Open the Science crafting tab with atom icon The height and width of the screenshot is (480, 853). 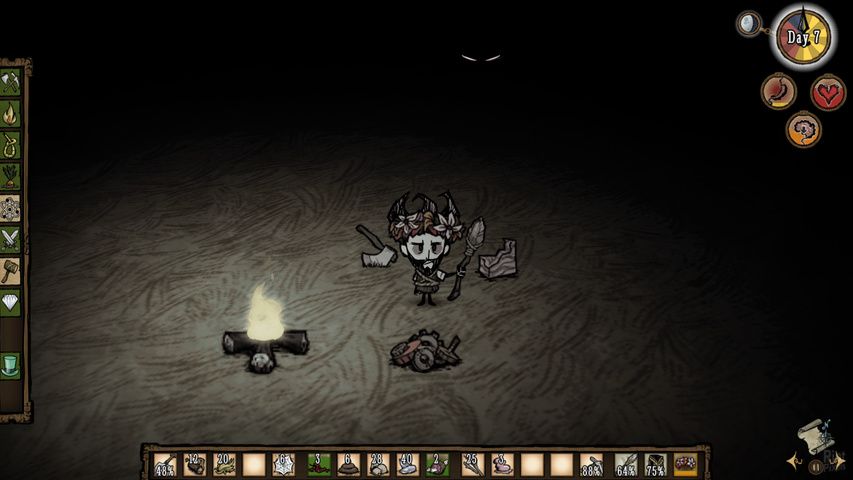pos(11,207)
